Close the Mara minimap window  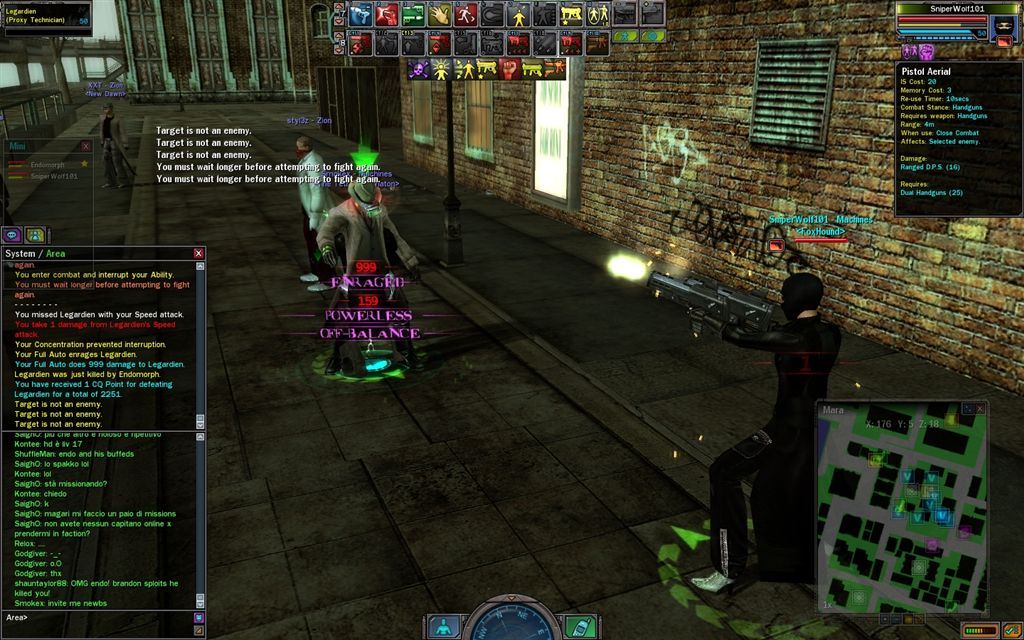[982, 408]
